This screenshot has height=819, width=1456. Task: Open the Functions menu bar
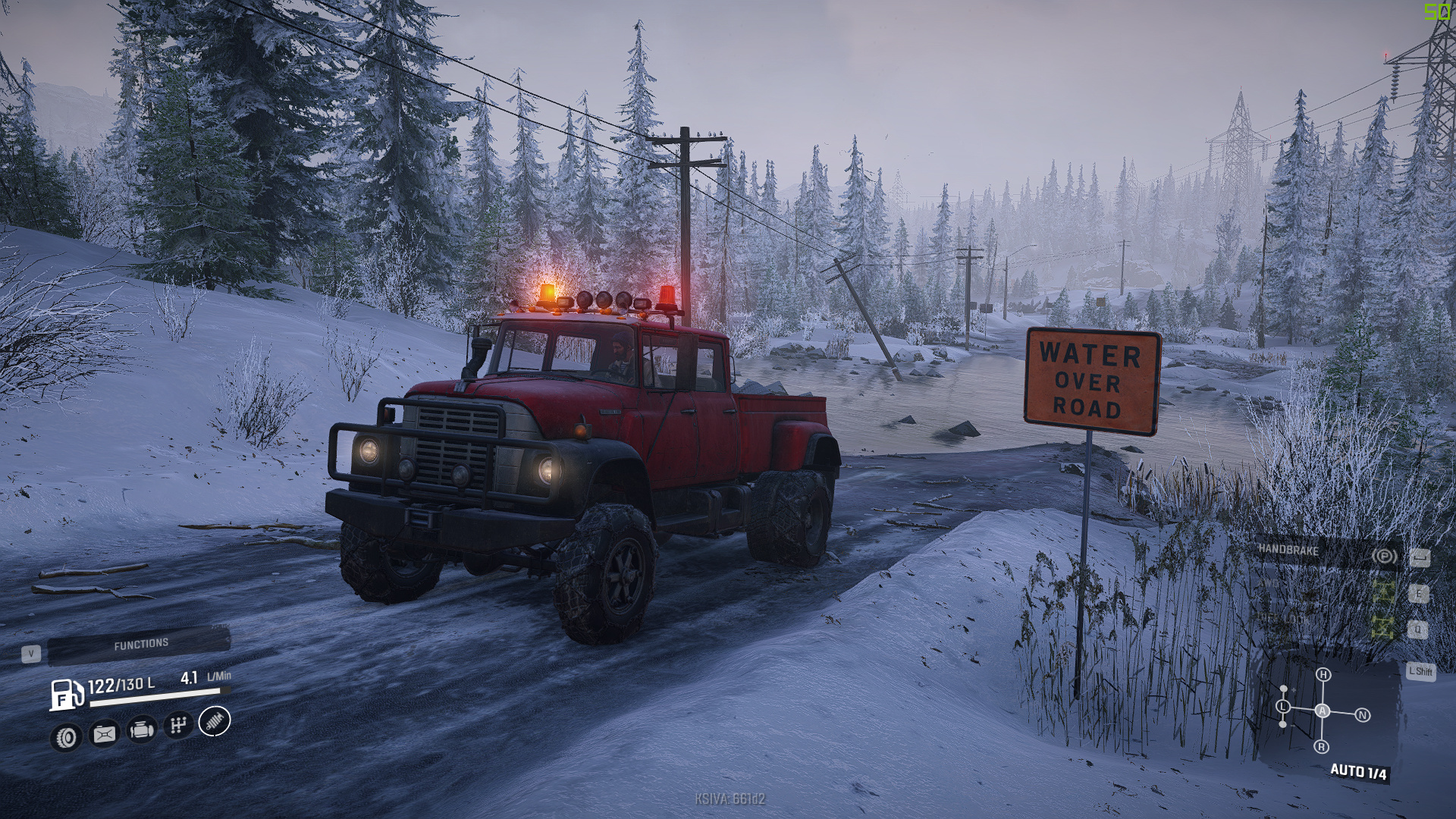(140, 645)
